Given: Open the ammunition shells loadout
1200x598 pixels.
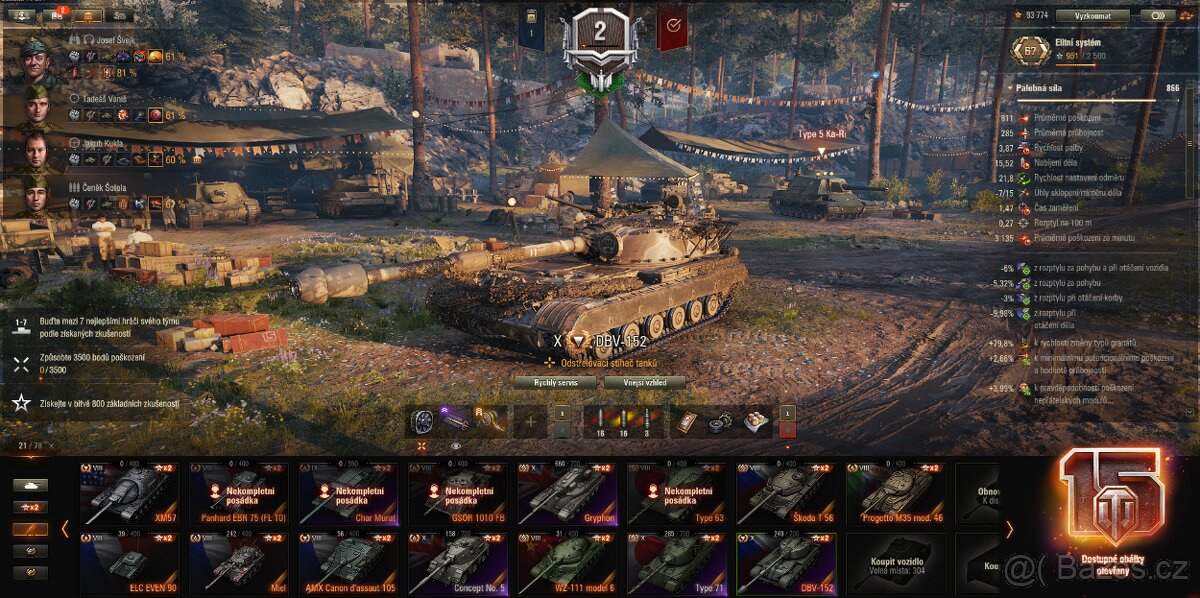Looking at the screenshot, I should point(623,422).
